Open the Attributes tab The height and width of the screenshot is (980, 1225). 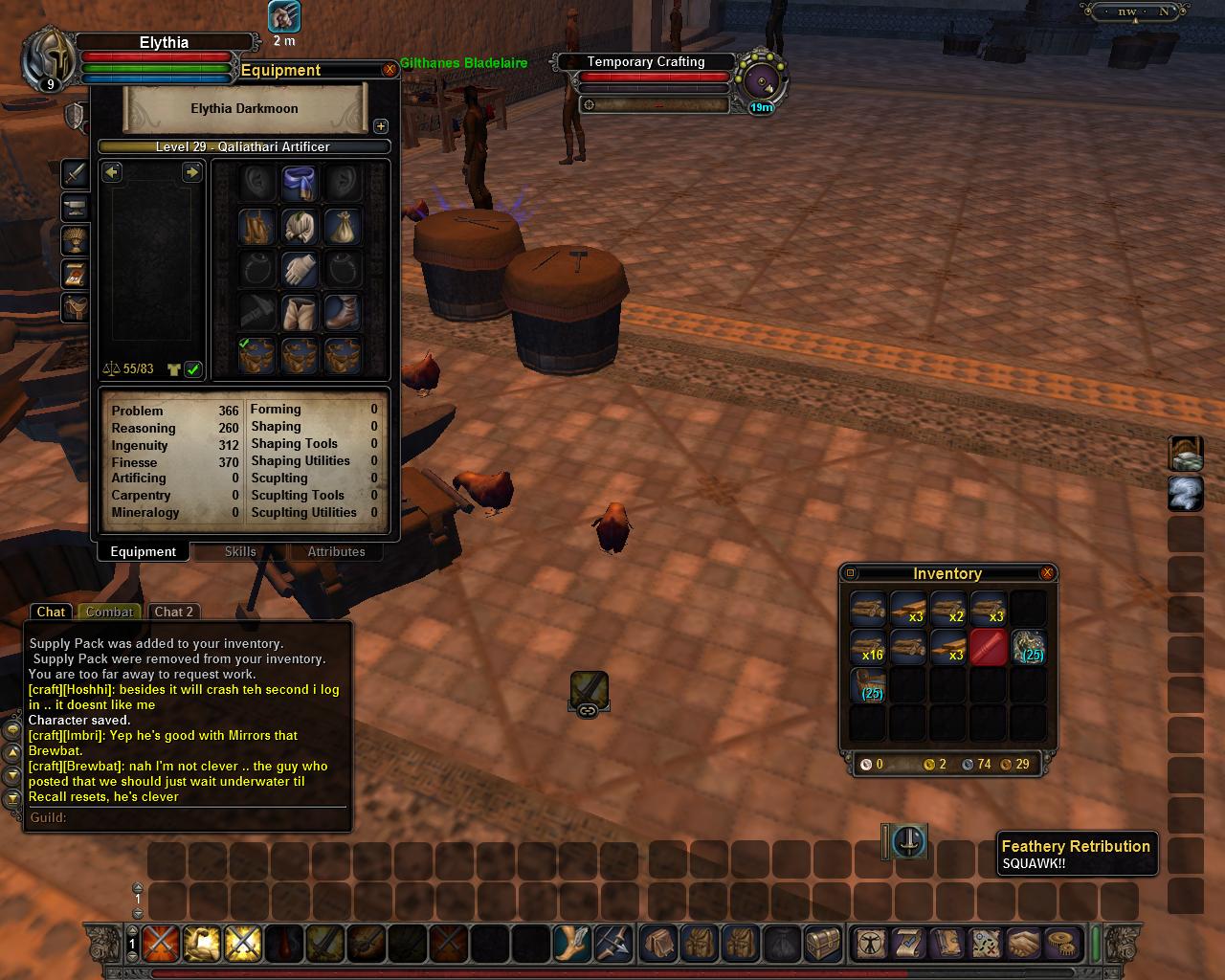tap(336, 551)
